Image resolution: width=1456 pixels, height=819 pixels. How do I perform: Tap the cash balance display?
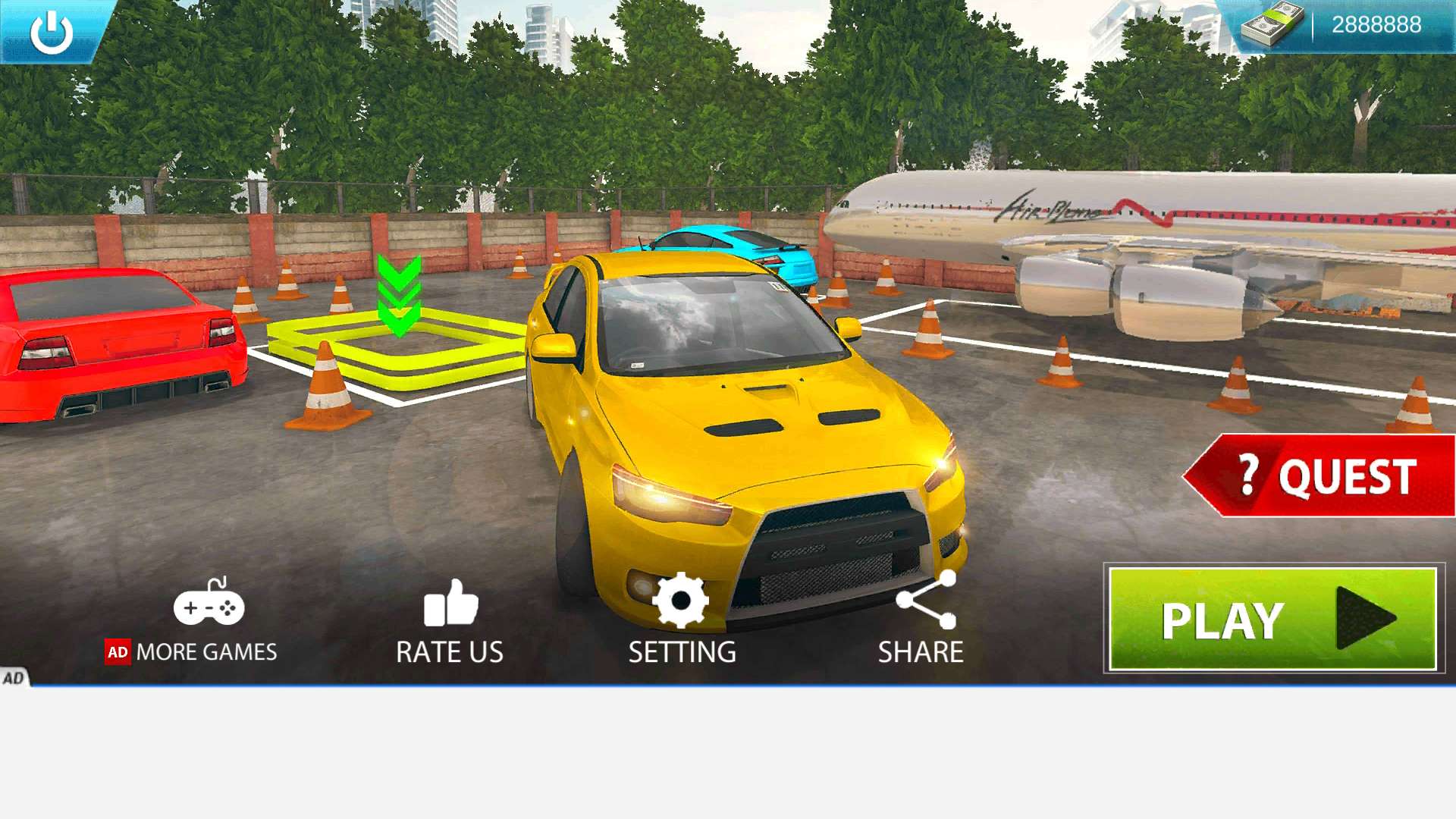coord(1341,25)
